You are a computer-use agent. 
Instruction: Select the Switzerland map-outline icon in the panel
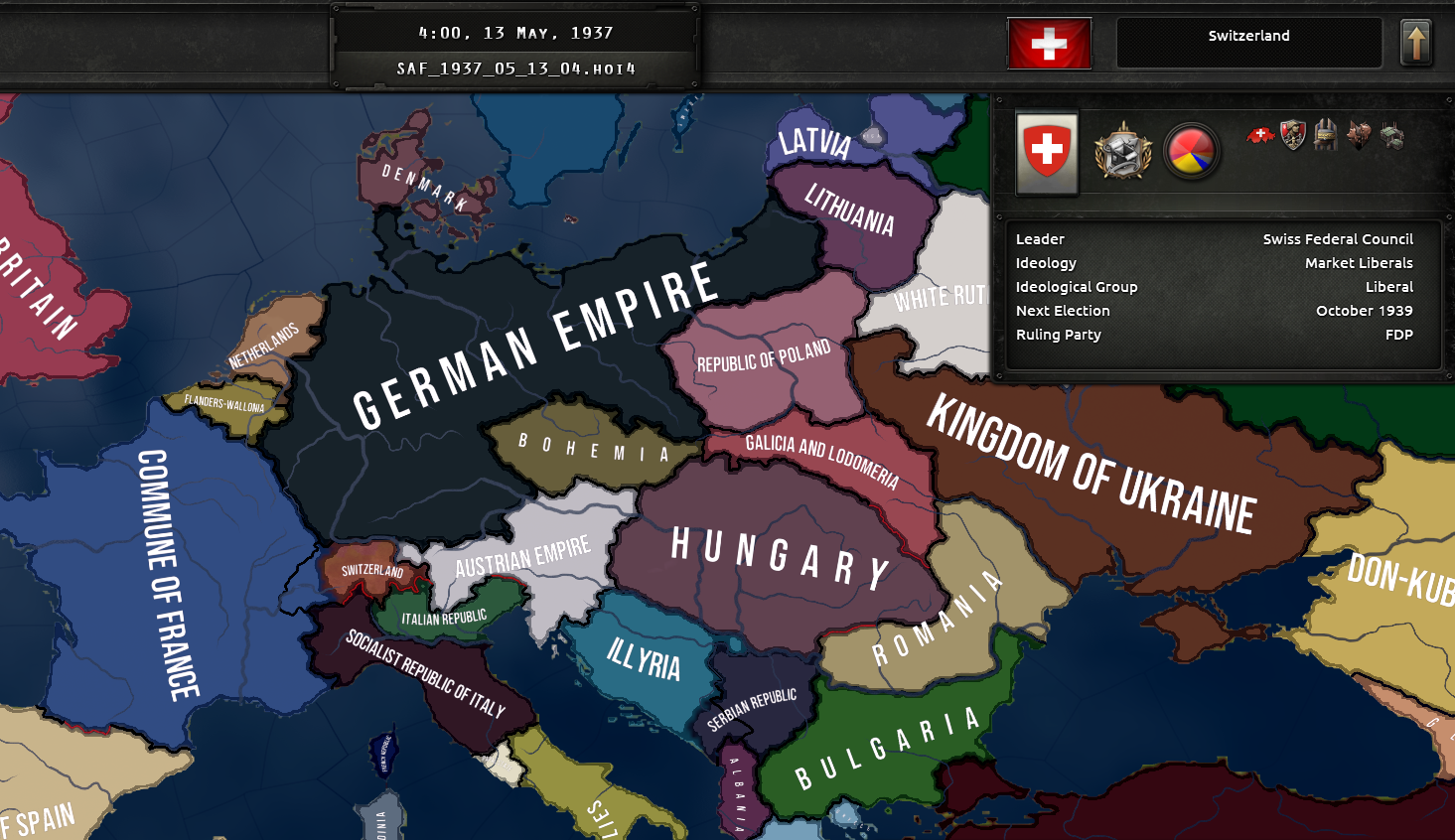click(1258, 136)
